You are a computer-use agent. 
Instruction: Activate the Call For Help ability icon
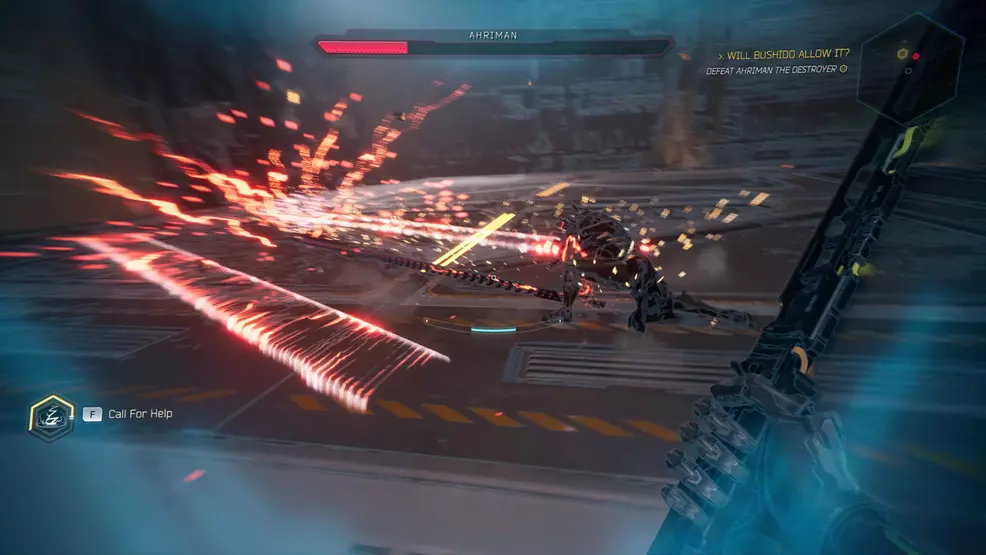pyautogui.click(x=51, y=415)
